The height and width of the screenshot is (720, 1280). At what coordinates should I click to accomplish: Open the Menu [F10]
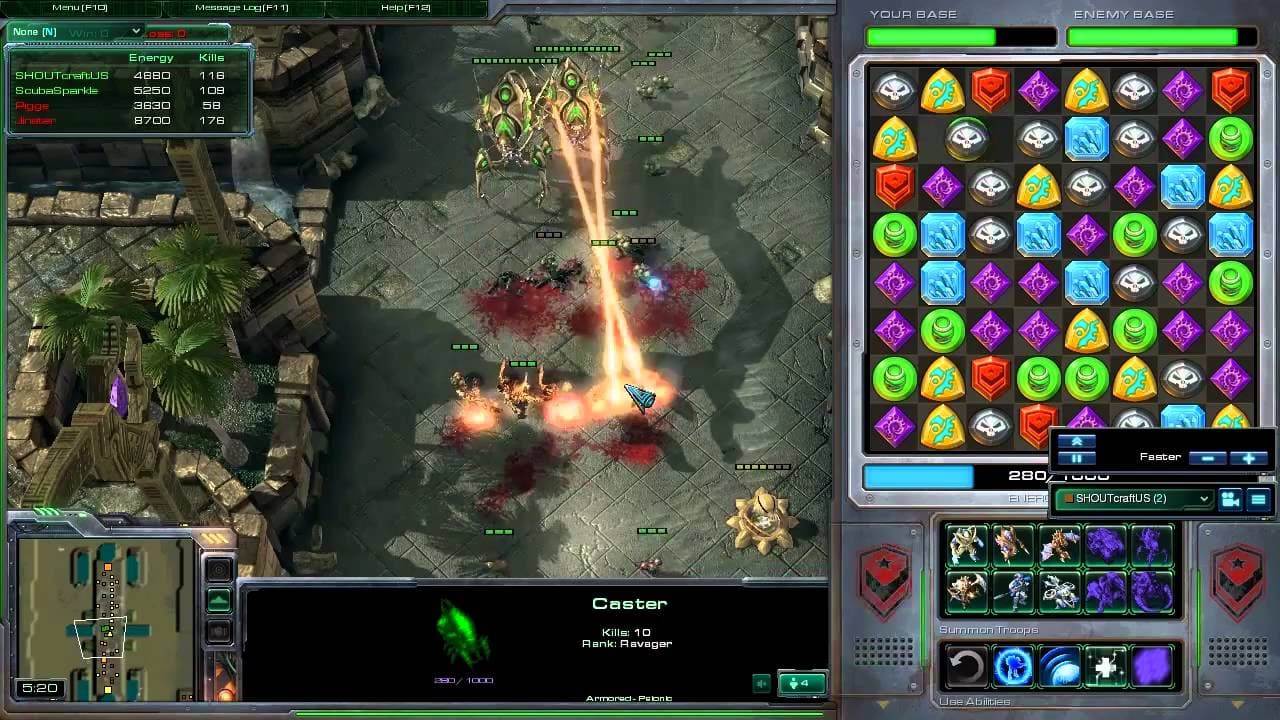[80, 7]
